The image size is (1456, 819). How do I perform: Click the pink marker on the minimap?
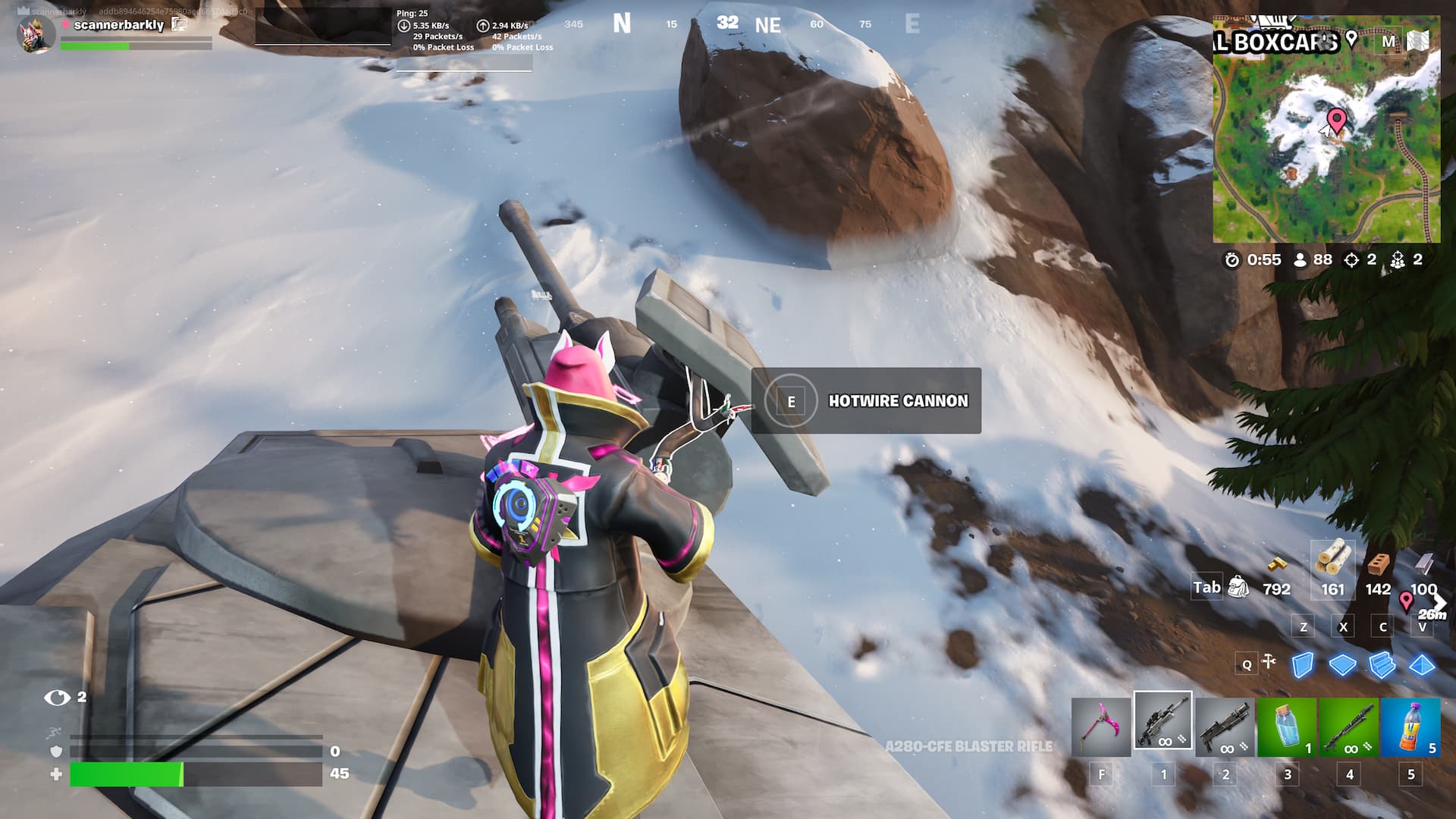click(x=1336, y=121)
